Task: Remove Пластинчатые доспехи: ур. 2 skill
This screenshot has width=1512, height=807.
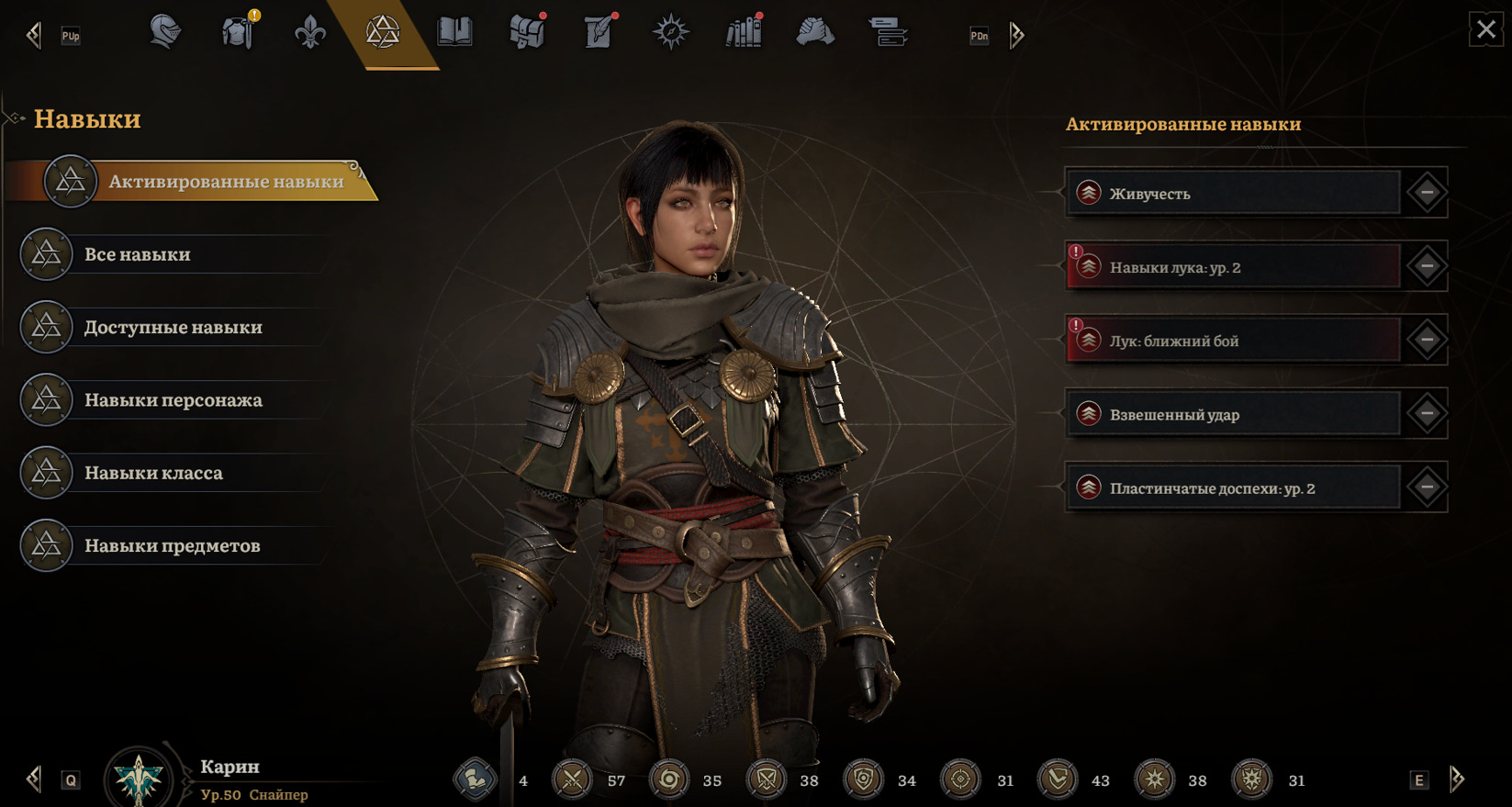Action: tap(1427, 488)
